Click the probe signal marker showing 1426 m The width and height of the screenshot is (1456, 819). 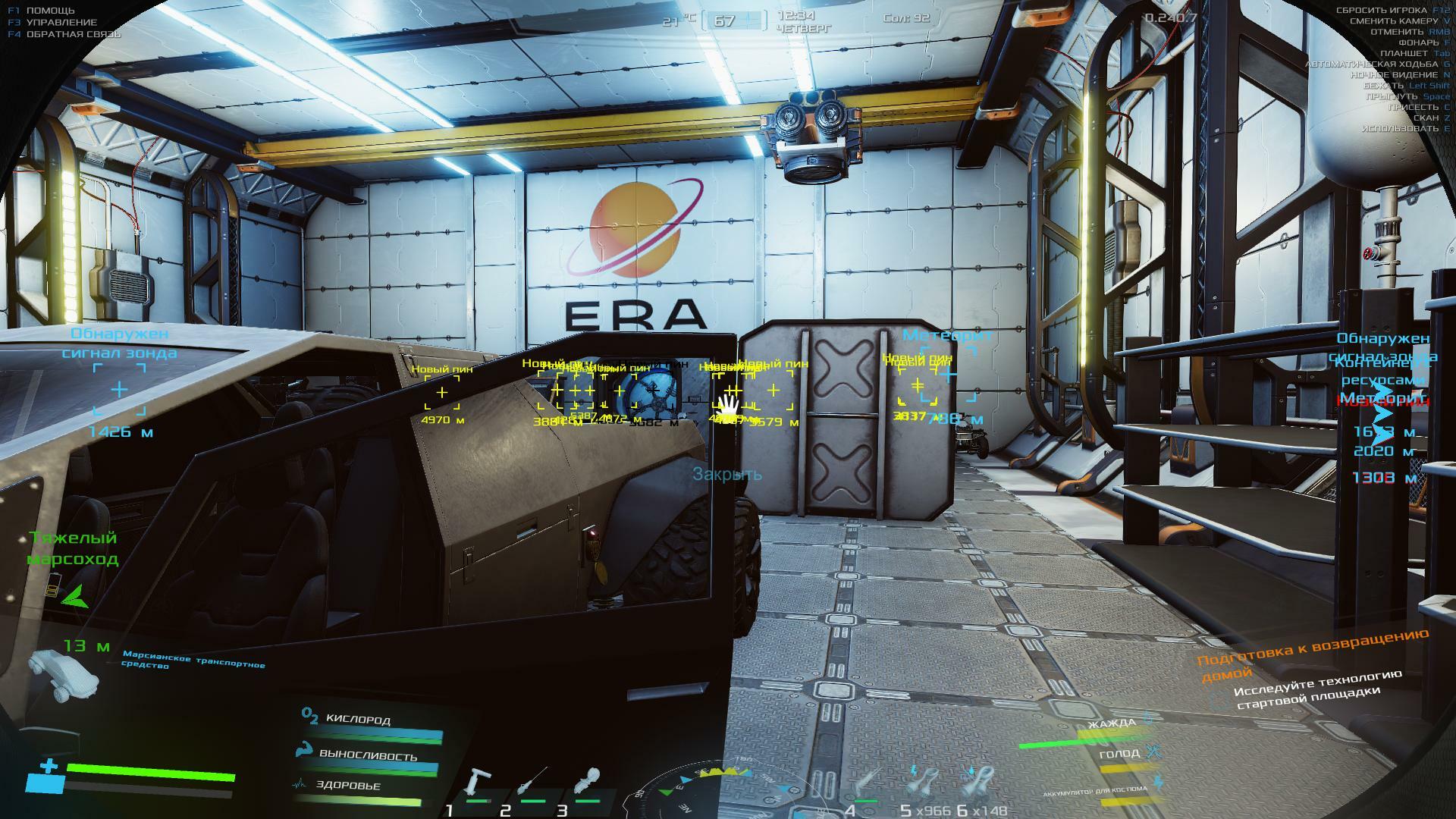click(x=119, y=390)
